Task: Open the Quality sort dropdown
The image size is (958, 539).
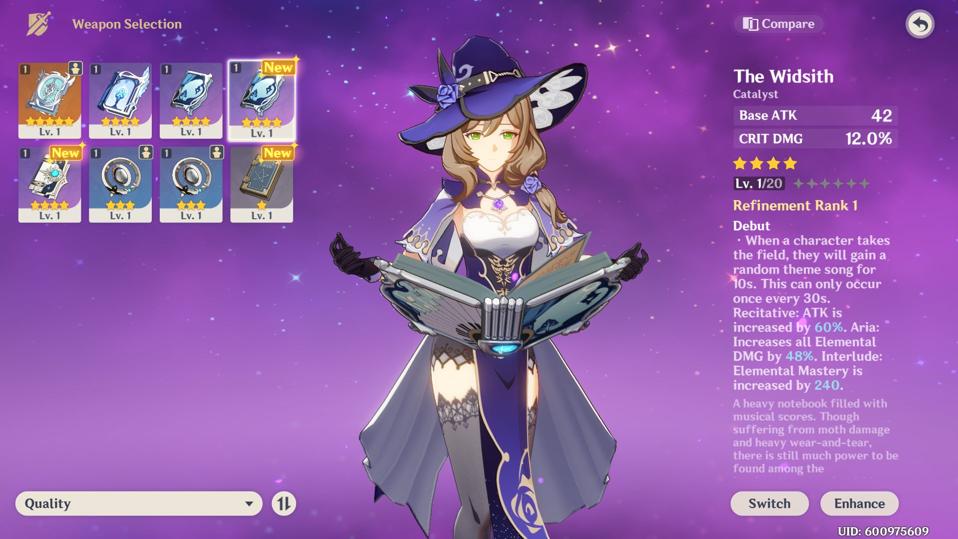Action: coord(138,503)
